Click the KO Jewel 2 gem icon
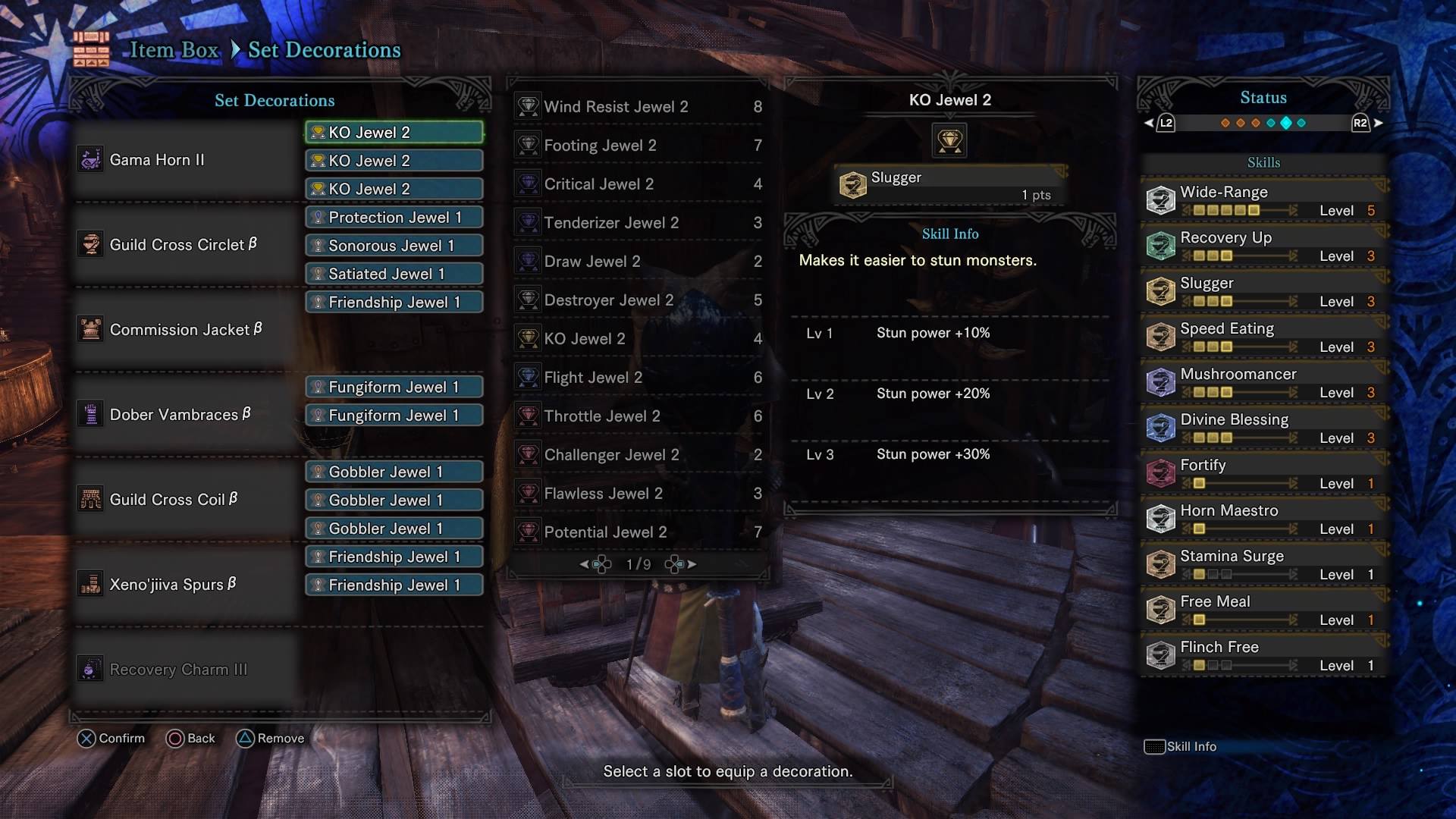1456x819 pixels. [x=949, y=140]
